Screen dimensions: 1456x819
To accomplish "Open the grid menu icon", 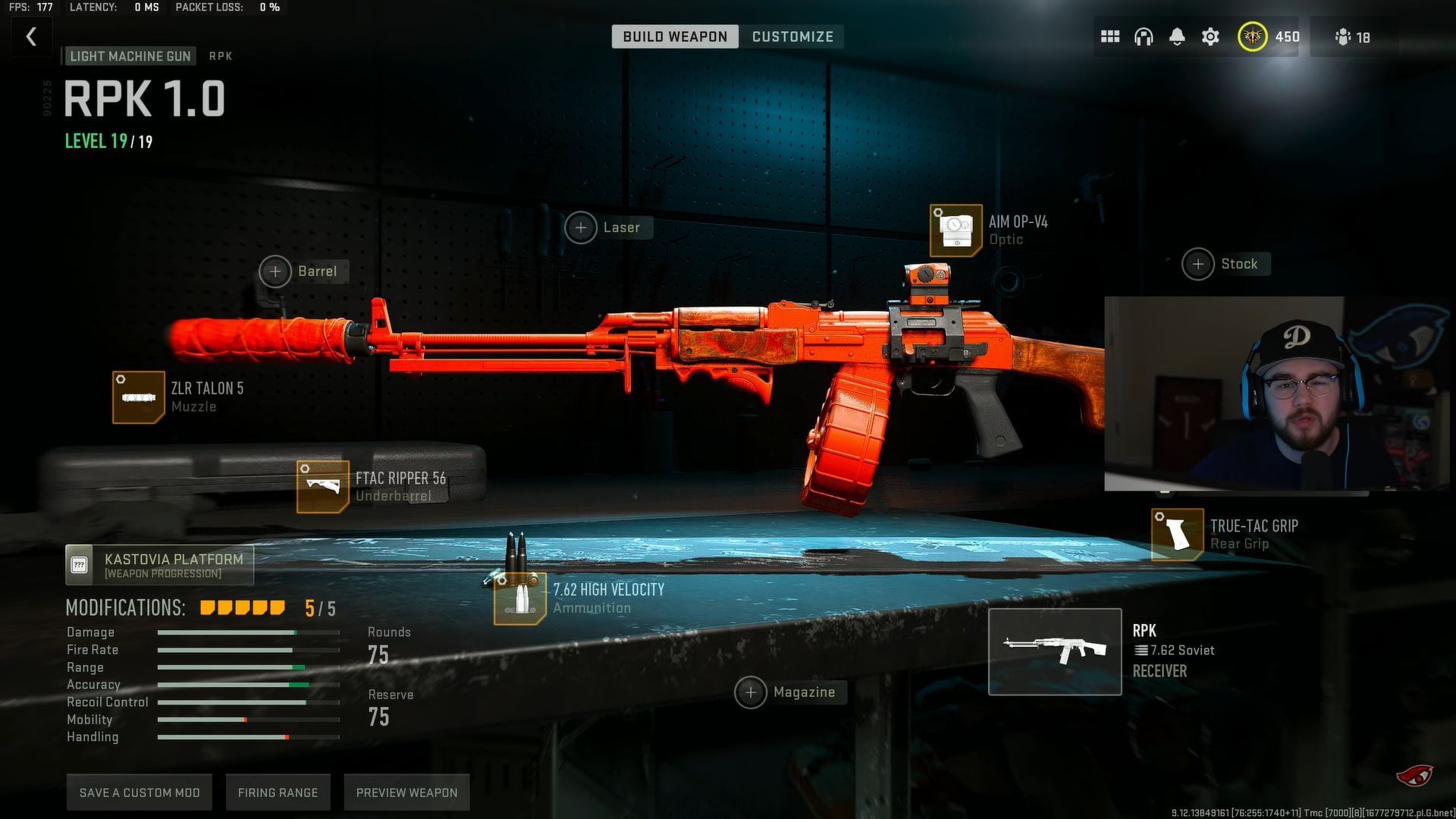I will click(1110, 36).
